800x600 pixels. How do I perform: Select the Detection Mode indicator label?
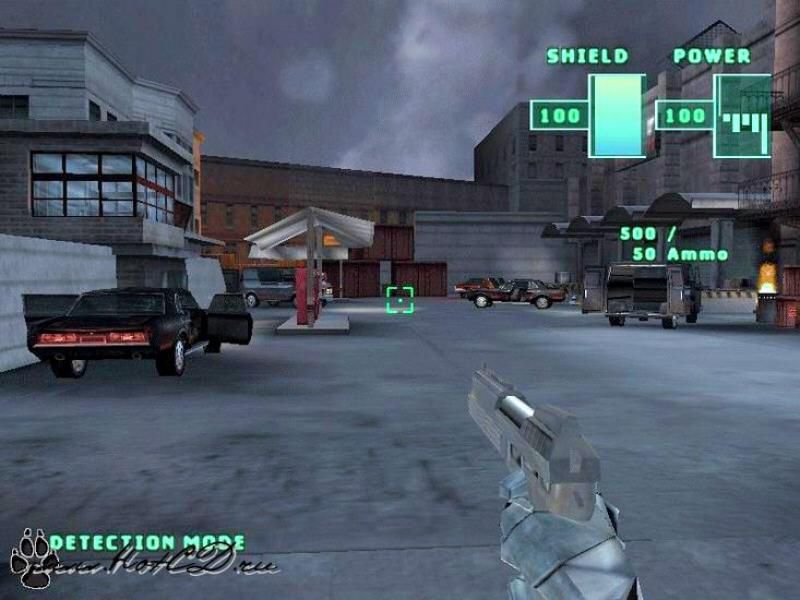(147, 543)
